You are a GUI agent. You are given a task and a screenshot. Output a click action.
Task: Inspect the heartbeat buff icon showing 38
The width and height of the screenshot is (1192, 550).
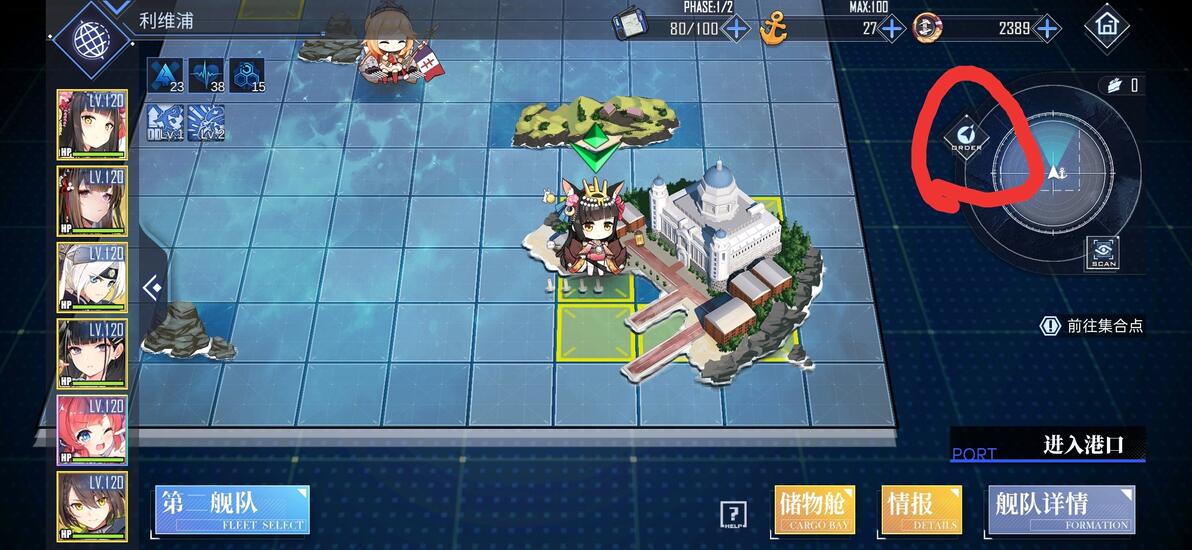click(x=206, y=75)
